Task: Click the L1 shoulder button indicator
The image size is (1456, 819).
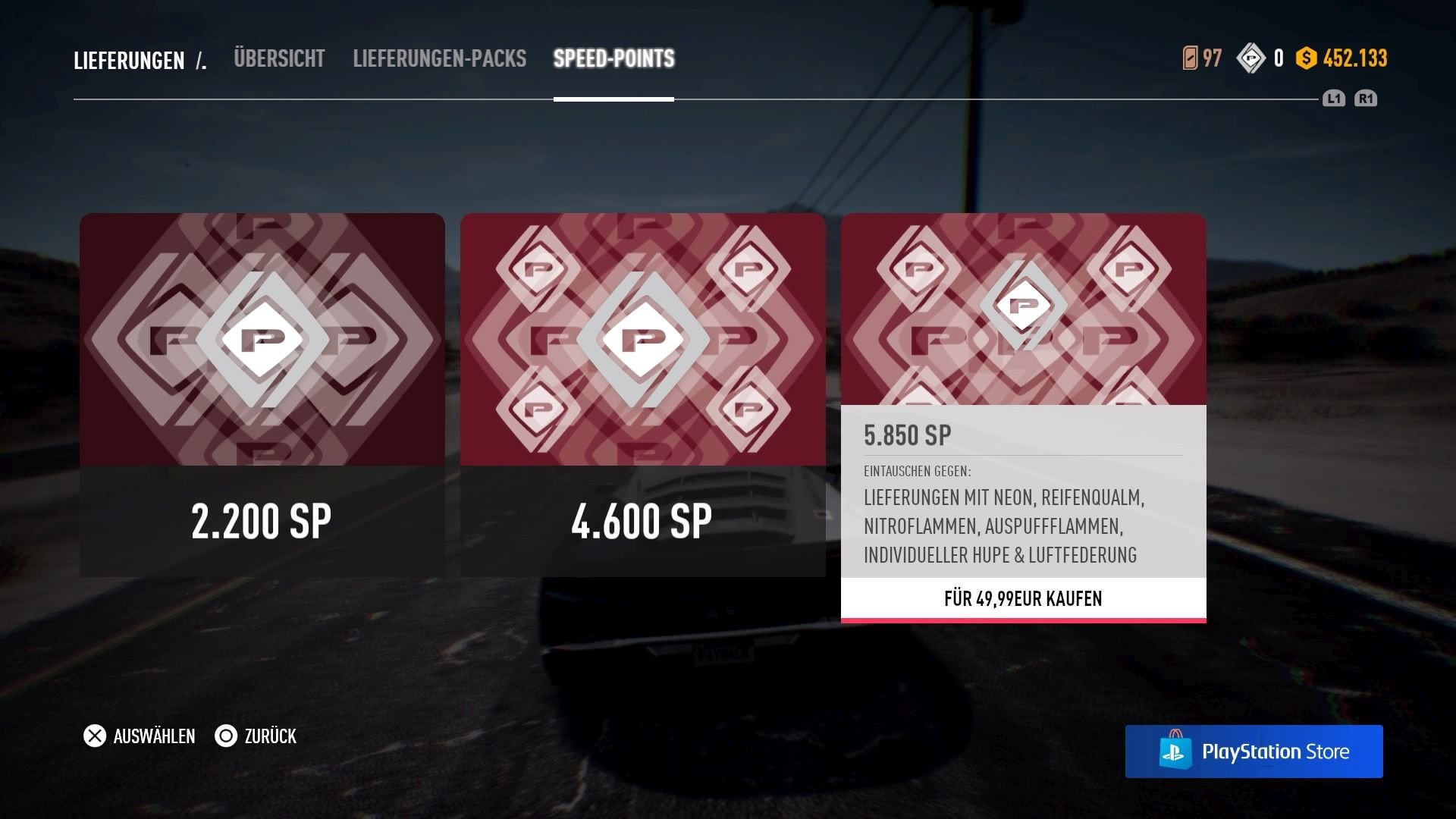Action: click(x=1334, y=99)
